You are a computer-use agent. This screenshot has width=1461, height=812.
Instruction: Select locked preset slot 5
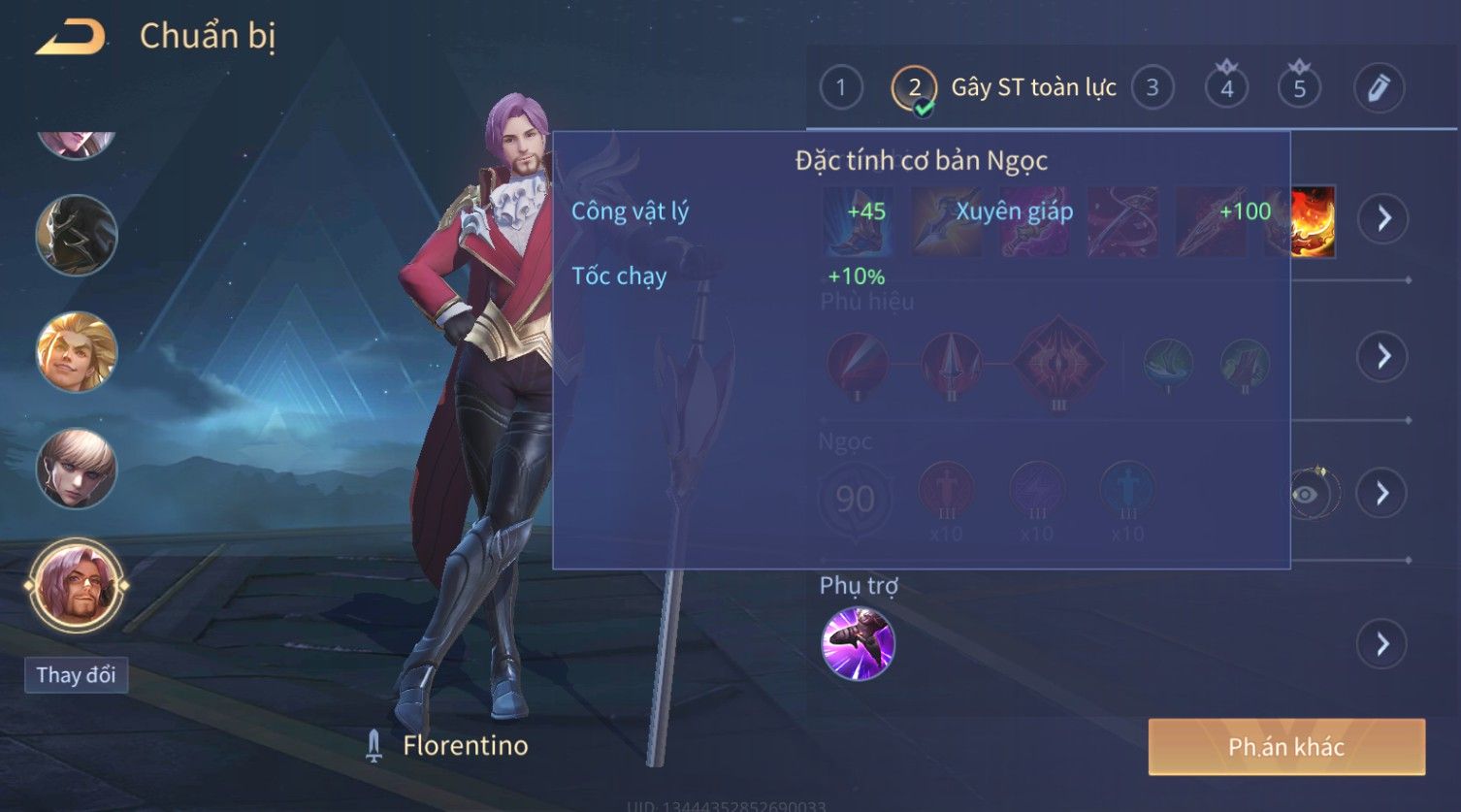1299,88
